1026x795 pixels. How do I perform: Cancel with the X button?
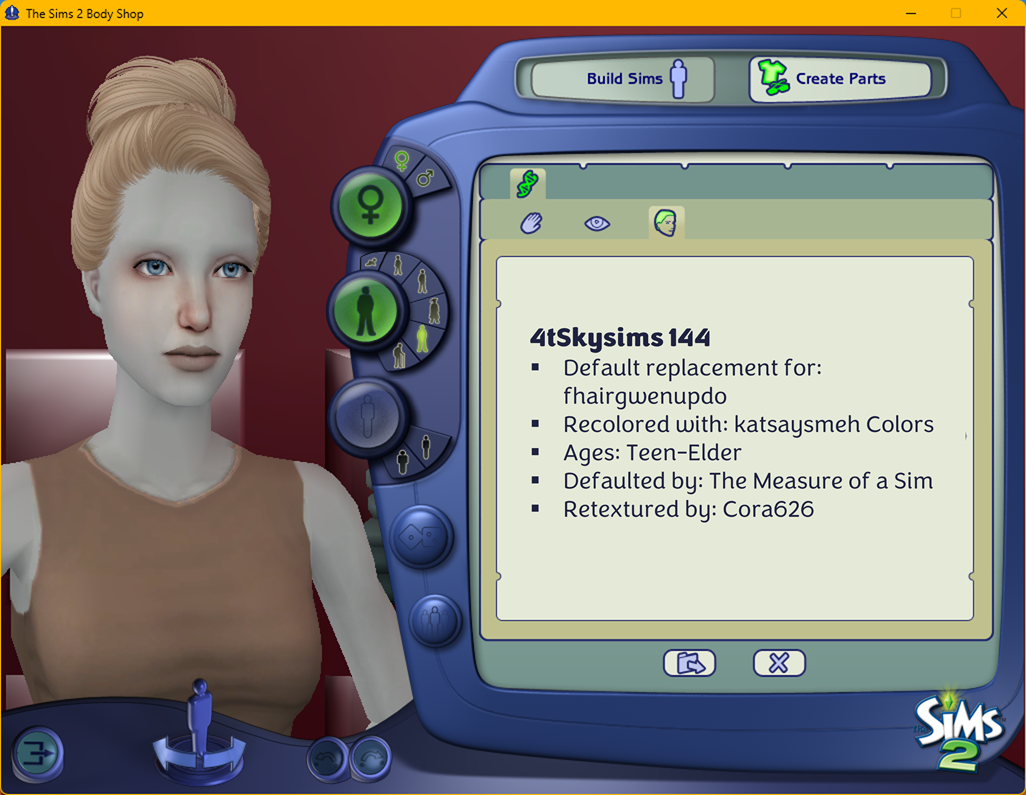coord(779,663)
